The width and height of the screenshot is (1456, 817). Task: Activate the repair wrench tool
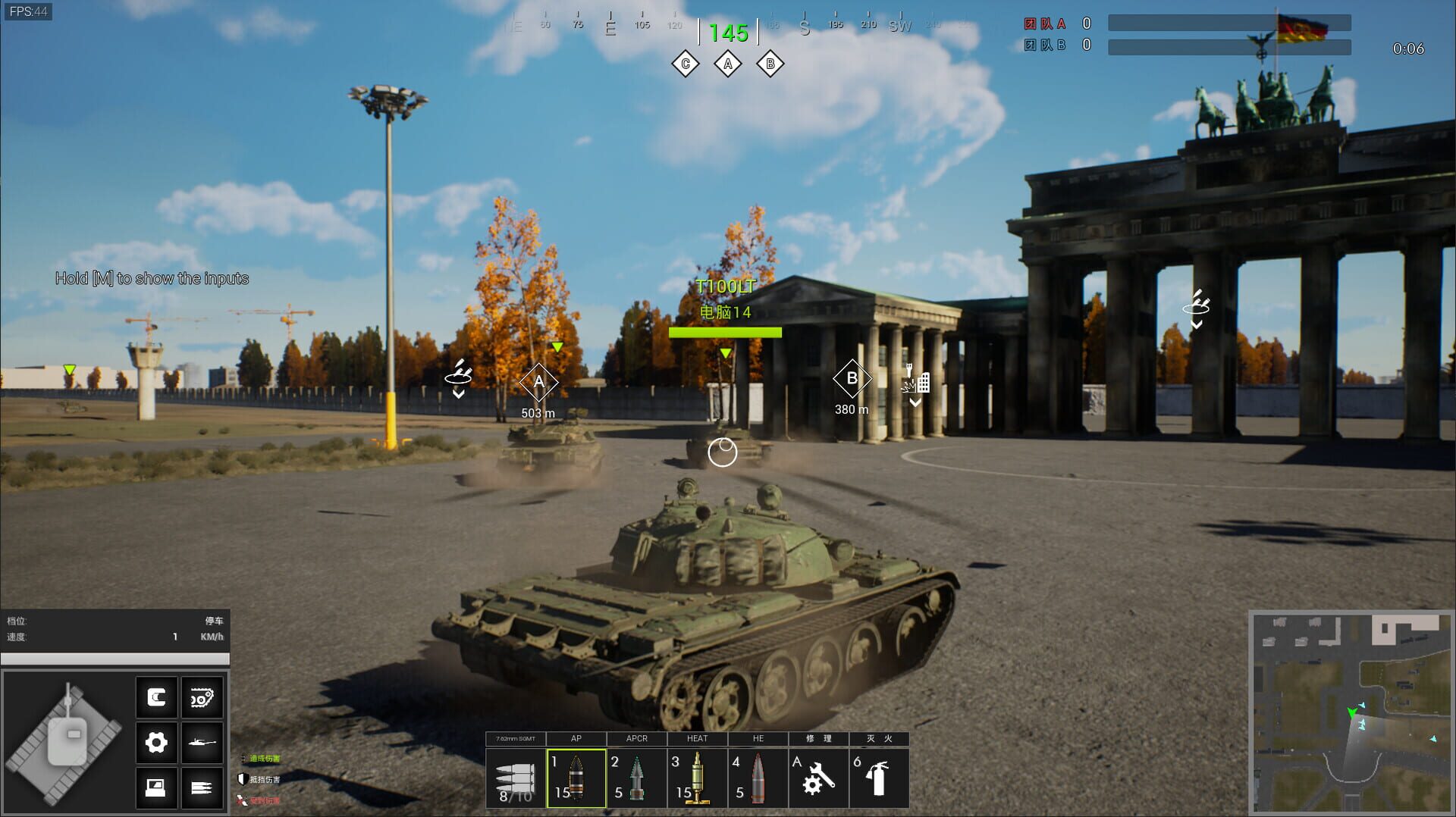pos(817,778)
